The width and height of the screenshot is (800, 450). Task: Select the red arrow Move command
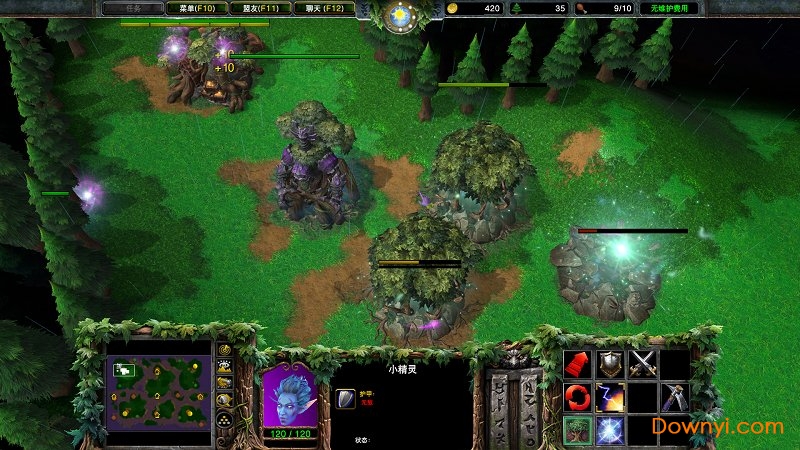[576, 364]
